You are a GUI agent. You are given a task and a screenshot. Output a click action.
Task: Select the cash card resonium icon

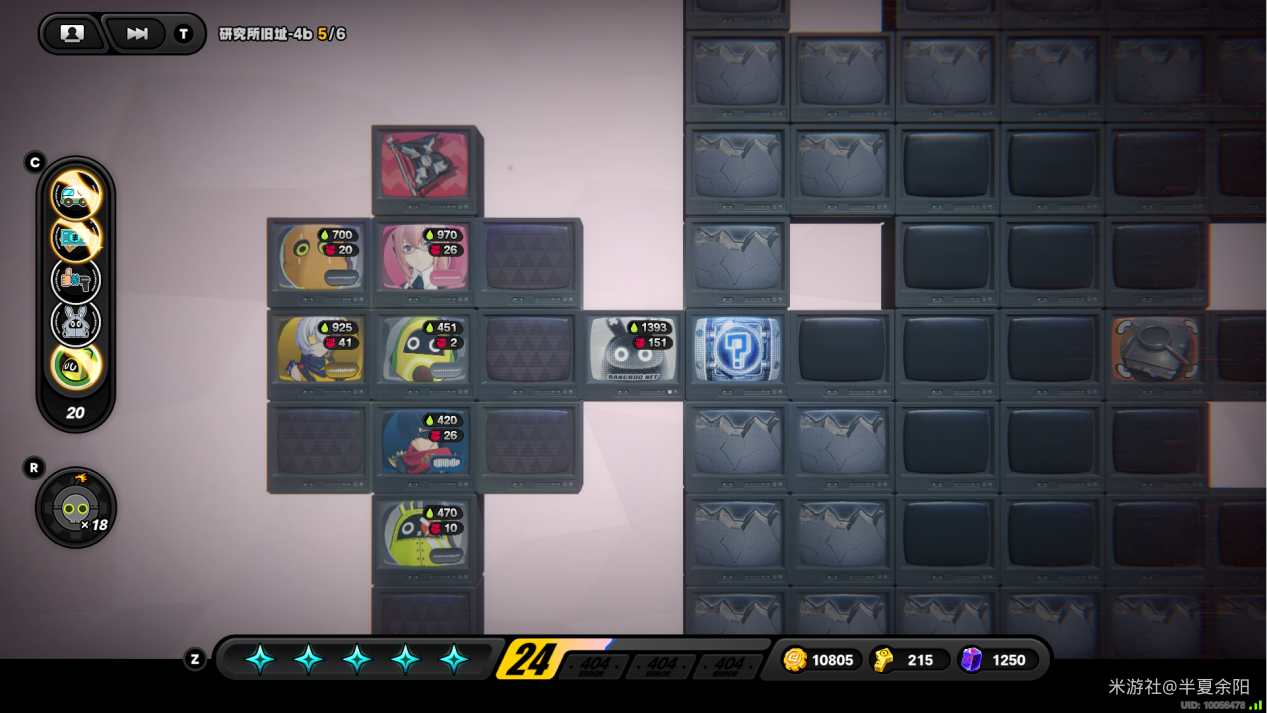coord(76,237)
